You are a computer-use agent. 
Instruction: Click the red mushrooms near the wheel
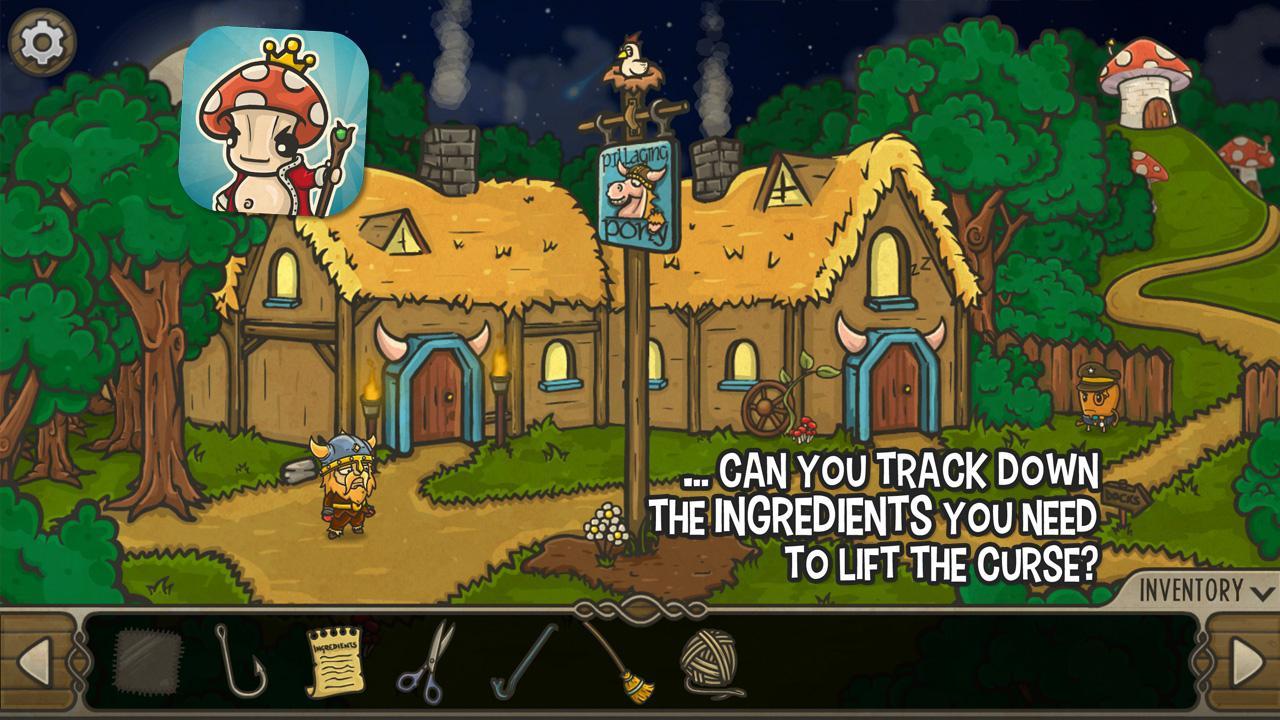click(801, 430)
